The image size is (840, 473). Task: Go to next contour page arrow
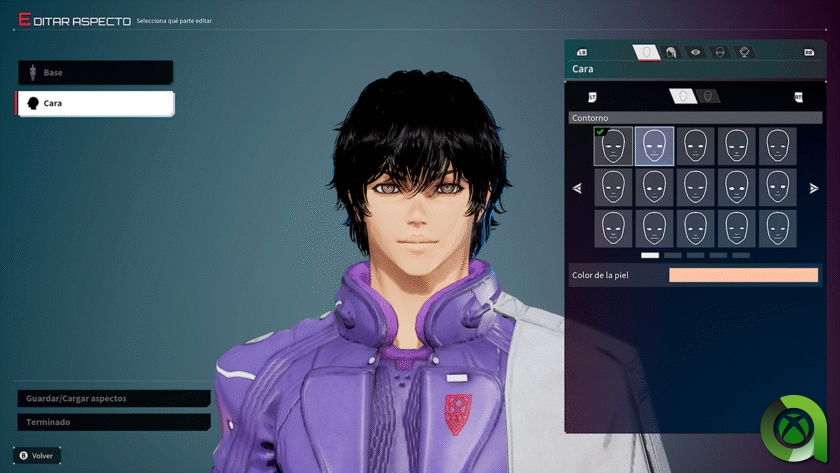tap(814, 188)
